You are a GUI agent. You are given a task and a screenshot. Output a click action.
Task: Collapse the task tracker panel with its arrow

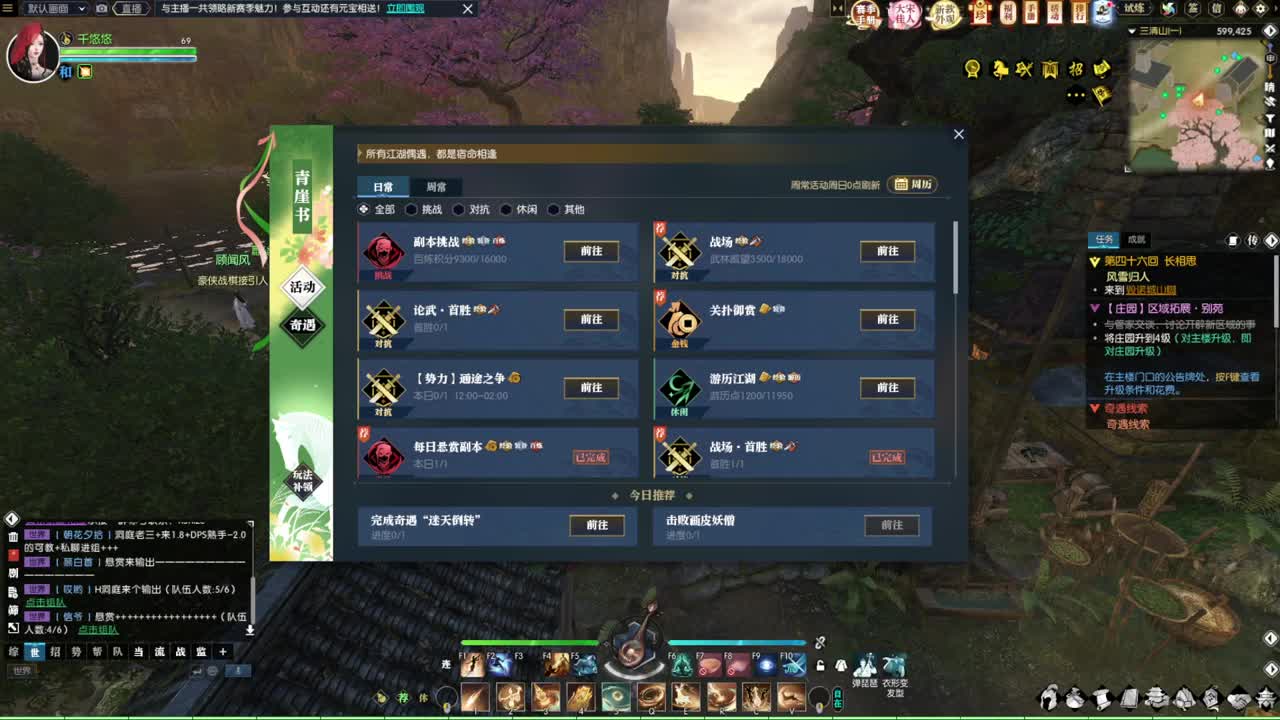(1272, 240)
